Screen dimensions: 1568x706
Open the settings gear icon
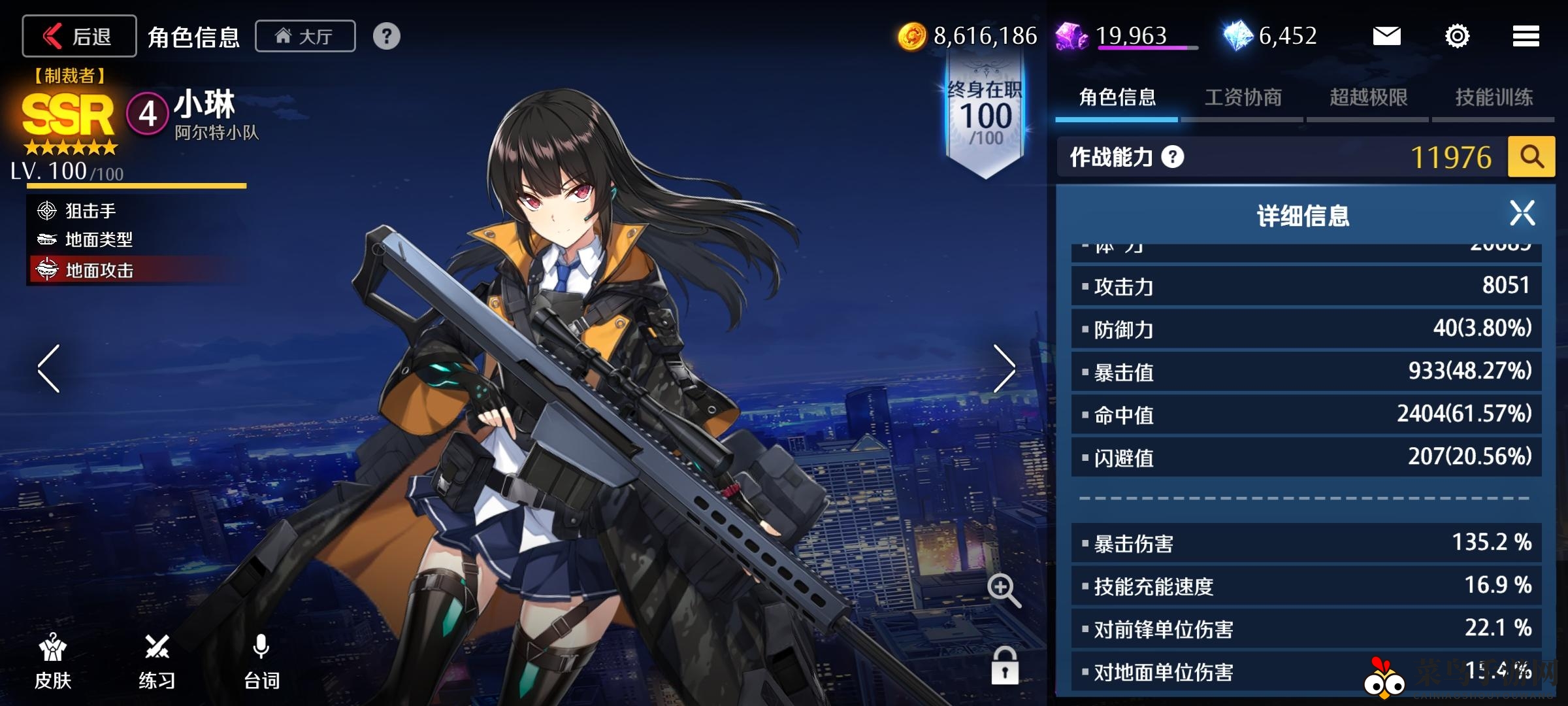pos(1458,37)
